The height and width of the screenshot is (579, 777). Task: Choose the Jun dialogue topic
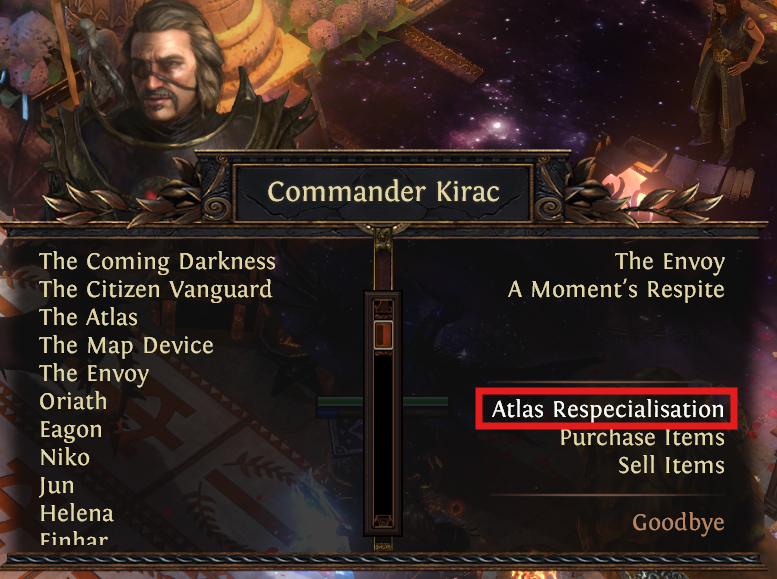[x=56, y=486]
